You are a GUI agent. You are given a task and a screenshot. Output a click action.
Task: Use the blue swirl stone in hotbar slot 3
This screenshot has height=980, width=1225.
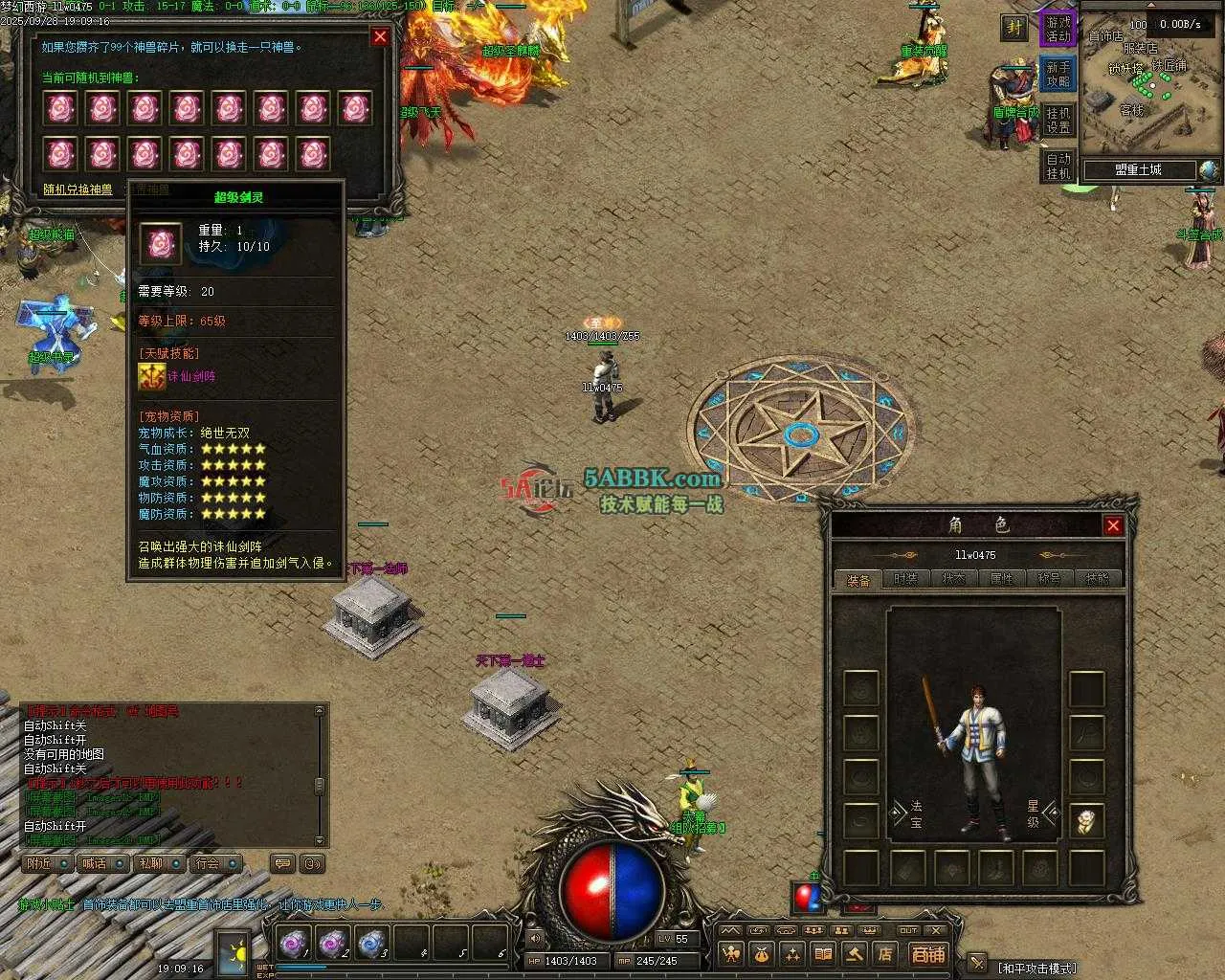pyautogui.click(x=371, y=944)
